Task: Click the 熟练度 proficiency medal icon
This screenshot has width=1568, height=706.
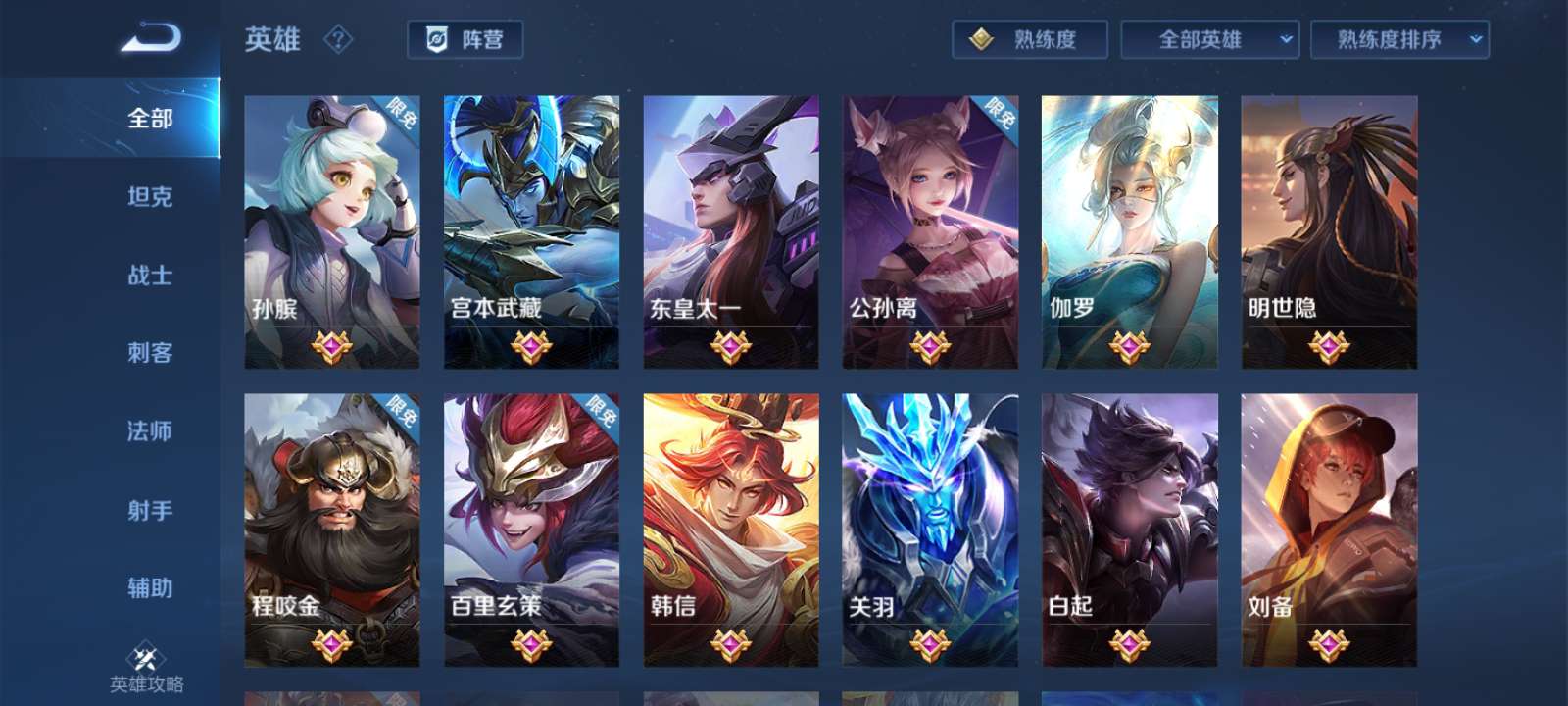Action: pos(979,40)
